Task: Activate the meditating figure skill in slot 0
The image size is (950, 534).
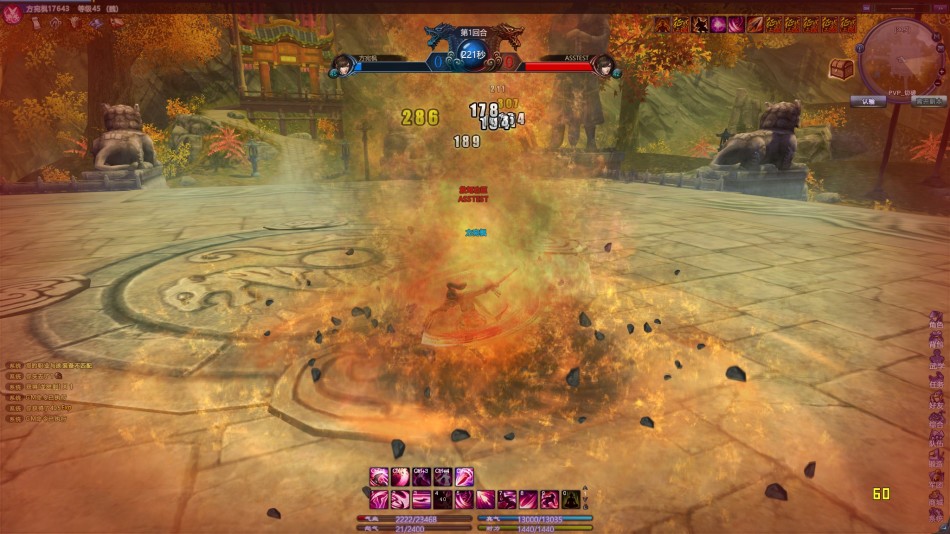Action: click(571, 499)
